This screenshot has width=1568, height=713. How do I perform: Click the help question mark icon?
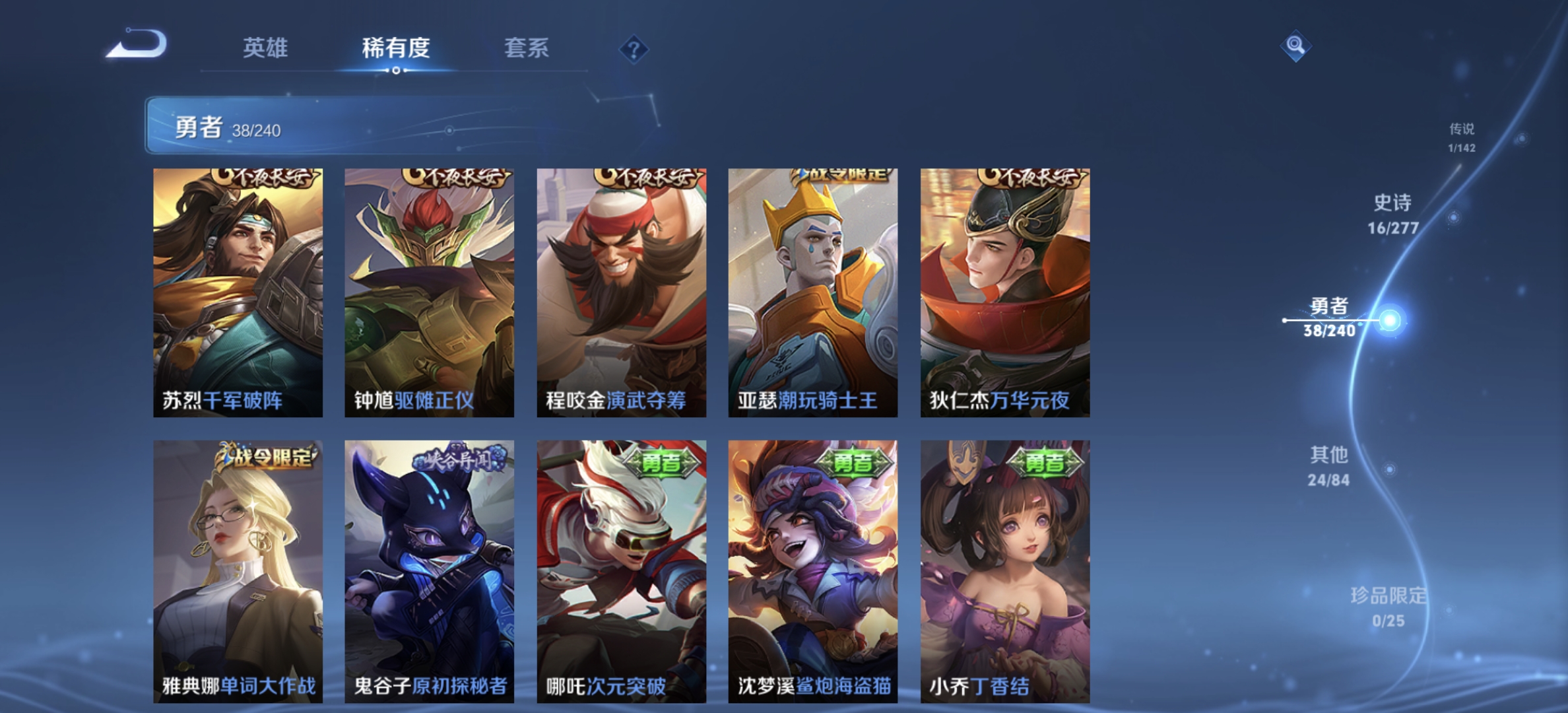pos(633,50)
